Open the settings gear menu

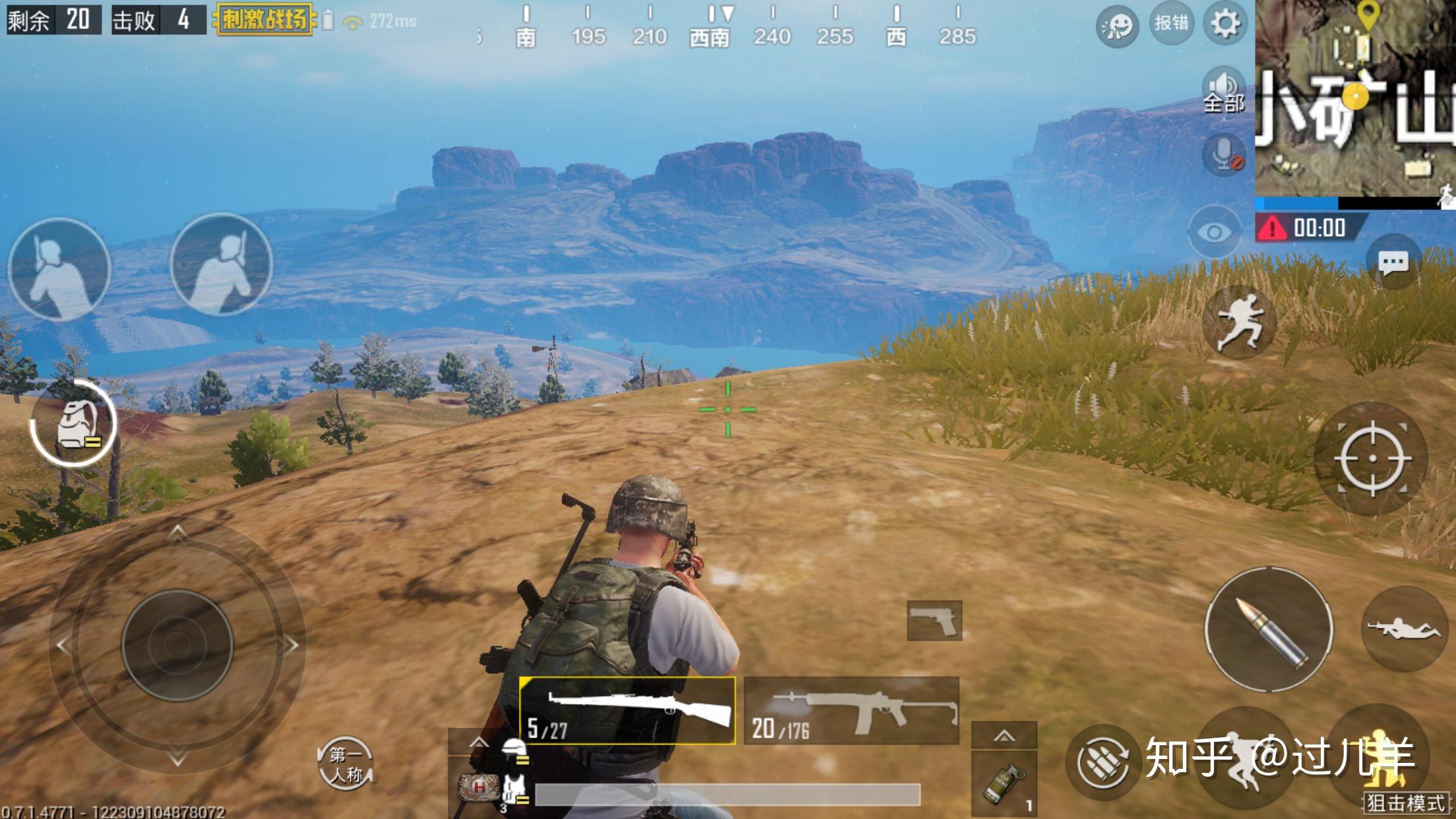click(x=1225, y=24)
